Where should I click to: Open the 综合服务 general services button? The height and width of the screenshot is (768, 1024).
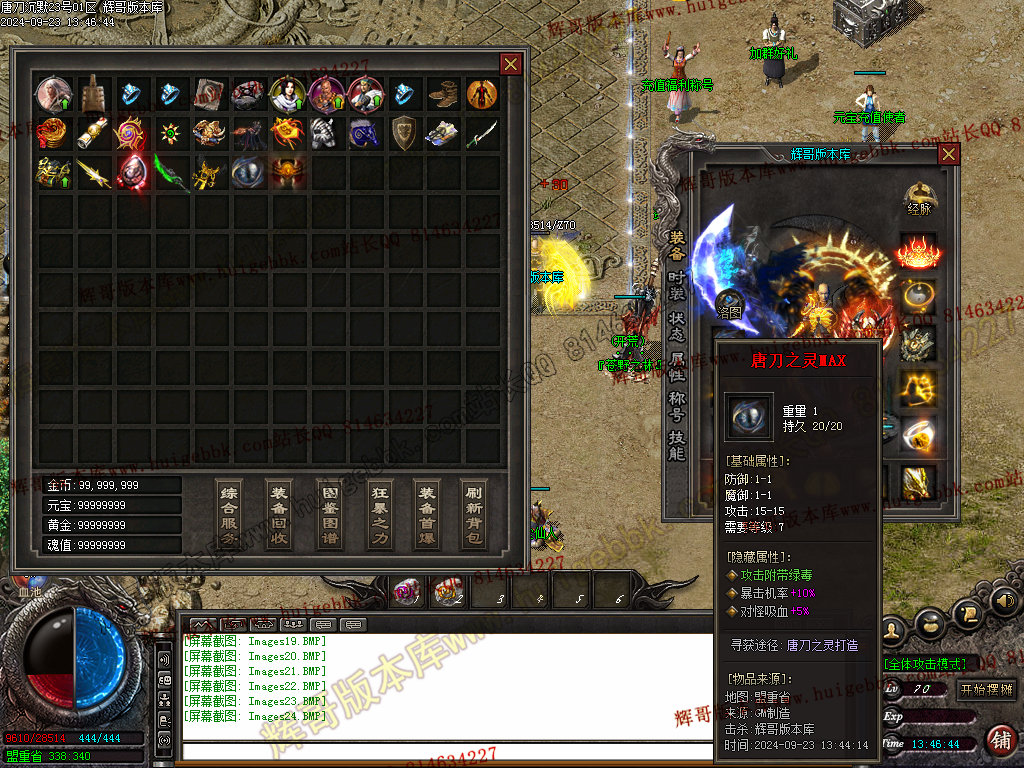229,514
